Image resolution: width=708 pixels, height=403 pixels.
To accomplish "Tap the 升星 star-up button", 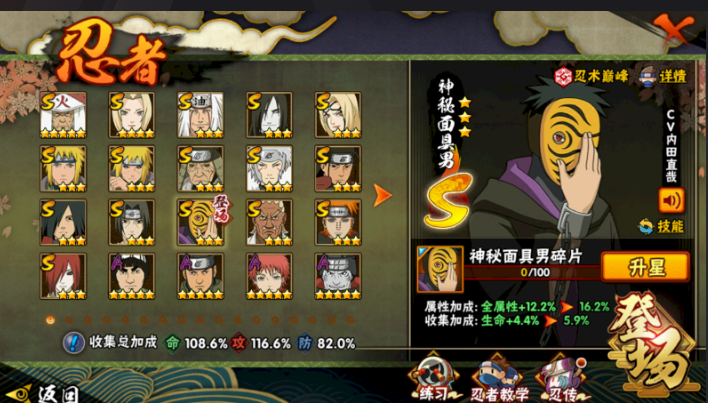I will [645, 267].
